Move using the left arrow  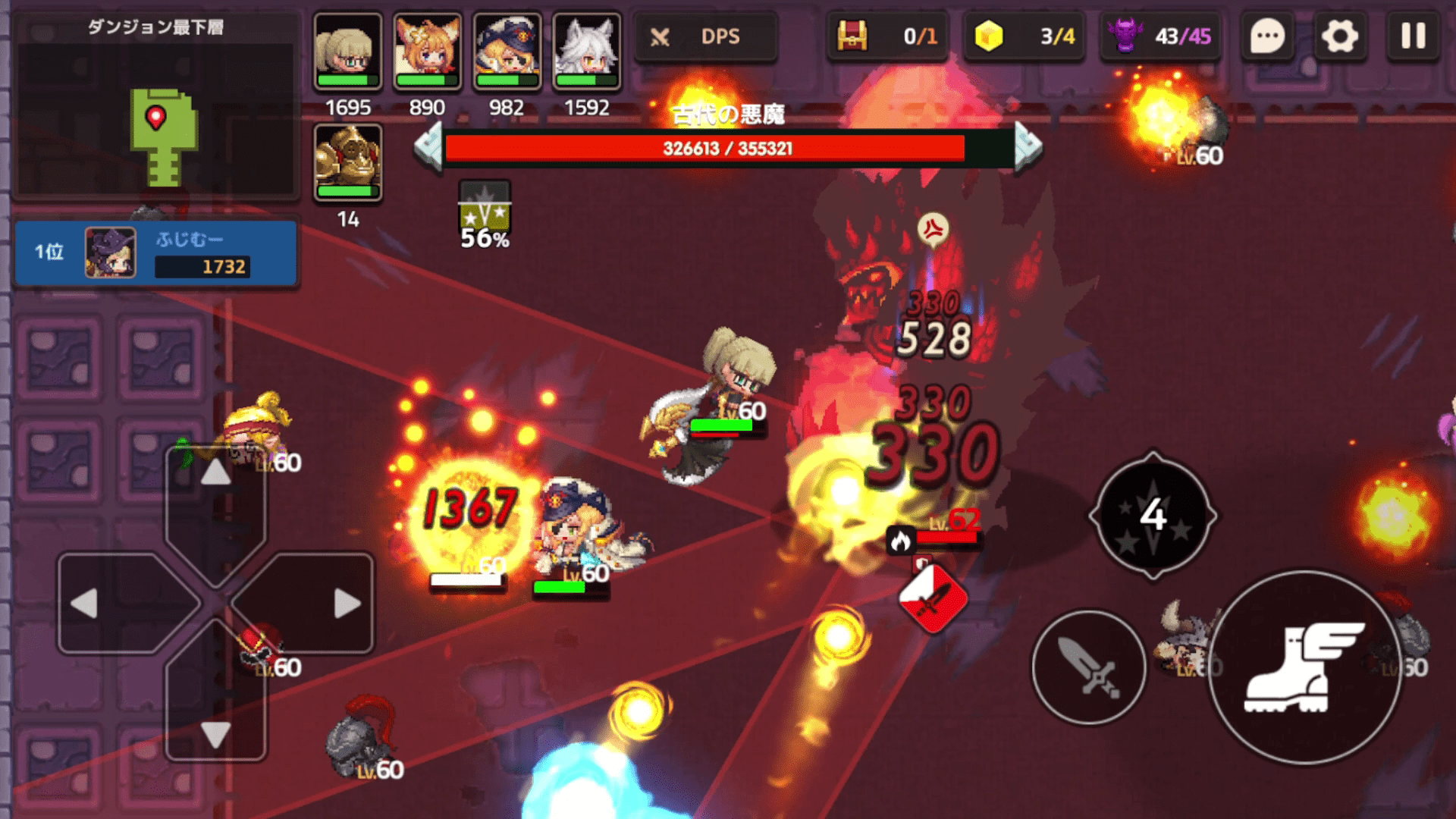tap(85, 604)
